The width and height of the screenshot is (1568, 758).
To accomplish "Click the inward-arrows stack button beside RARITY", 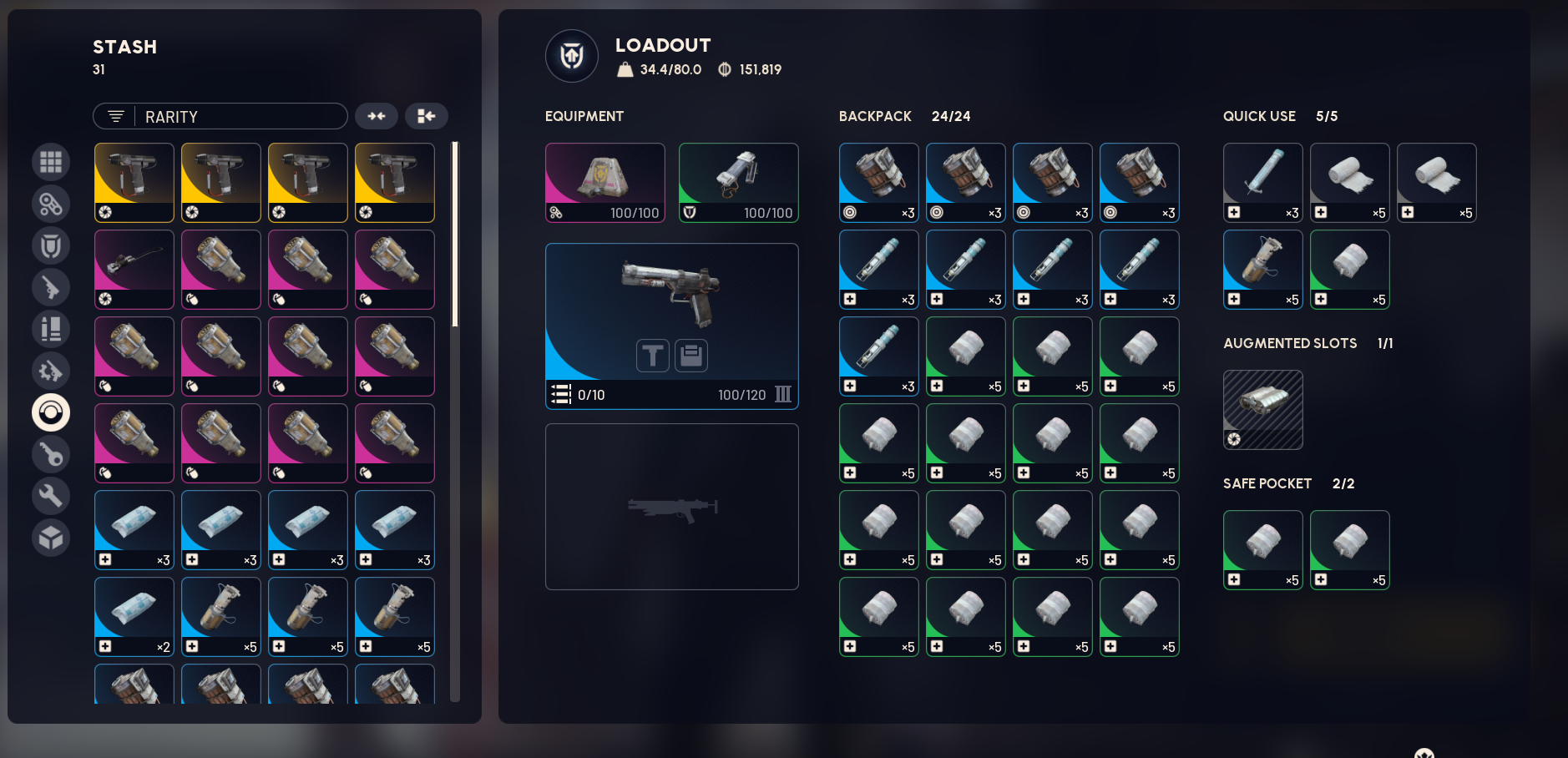I will click(377, 116).
